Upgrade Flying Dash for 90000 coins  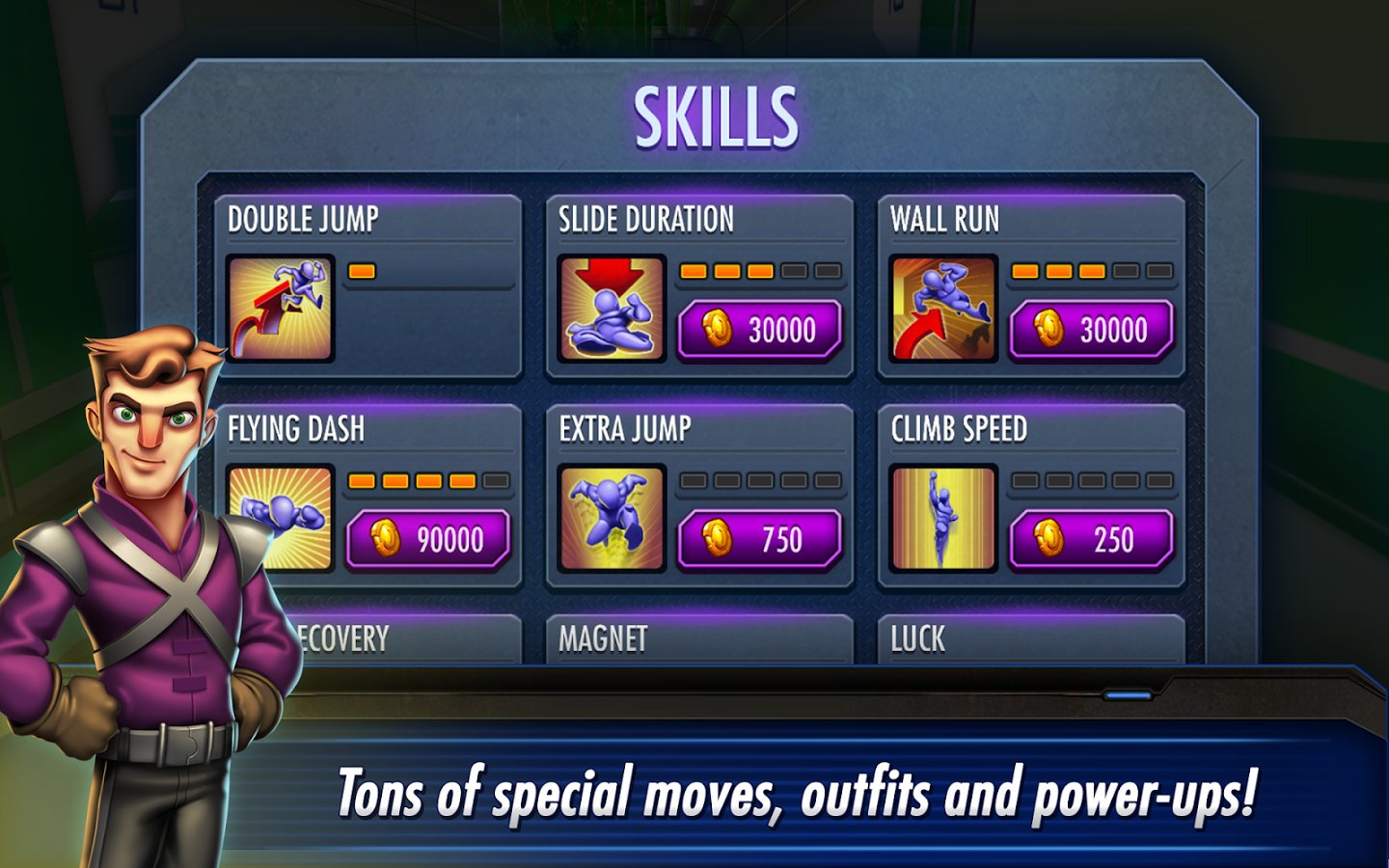[x=427, y=539]
